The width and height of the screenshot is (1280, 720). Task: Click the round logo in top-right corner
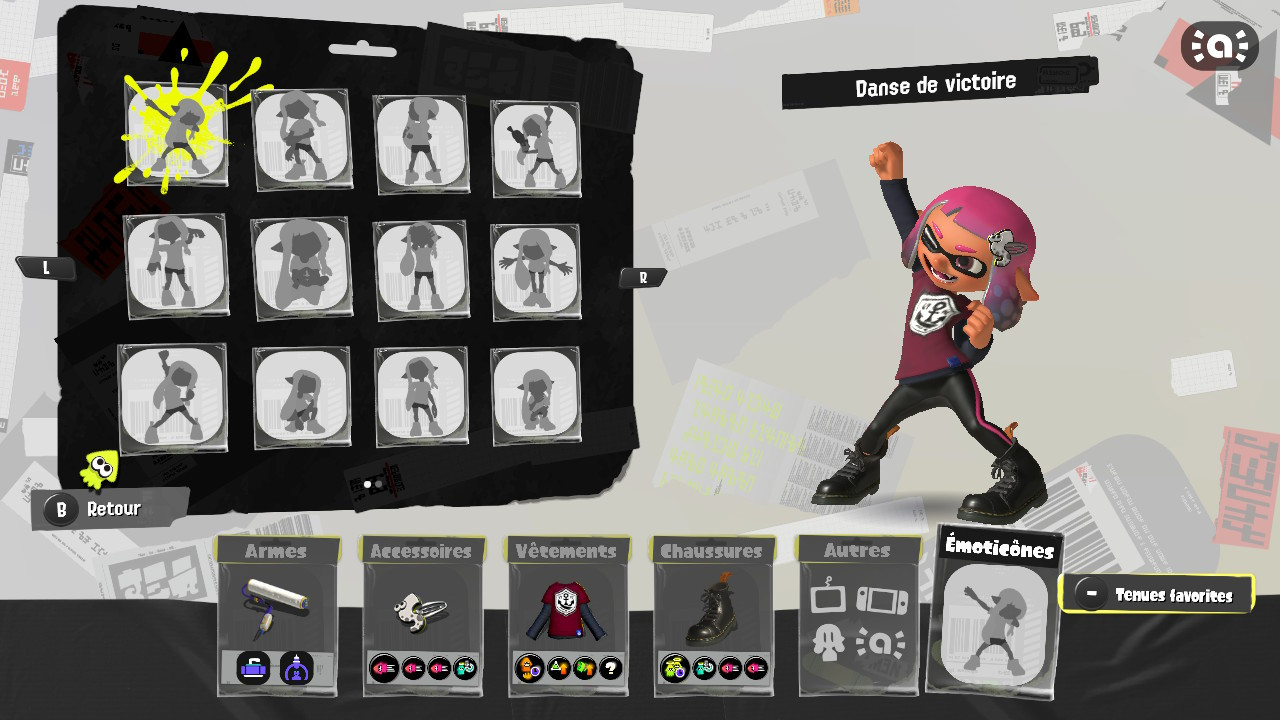[1220, 45]
